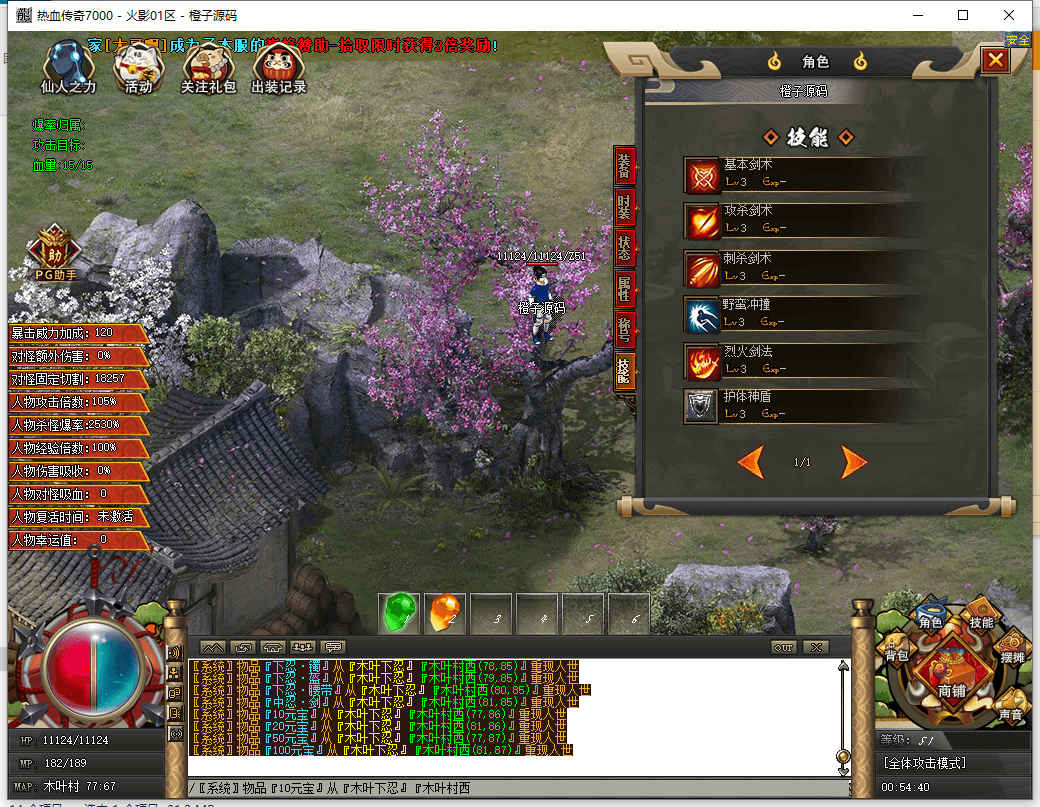The image size is (1040, 807).
Task: Open the 出装记录 record icon
Action: click(x=279, y=68)
